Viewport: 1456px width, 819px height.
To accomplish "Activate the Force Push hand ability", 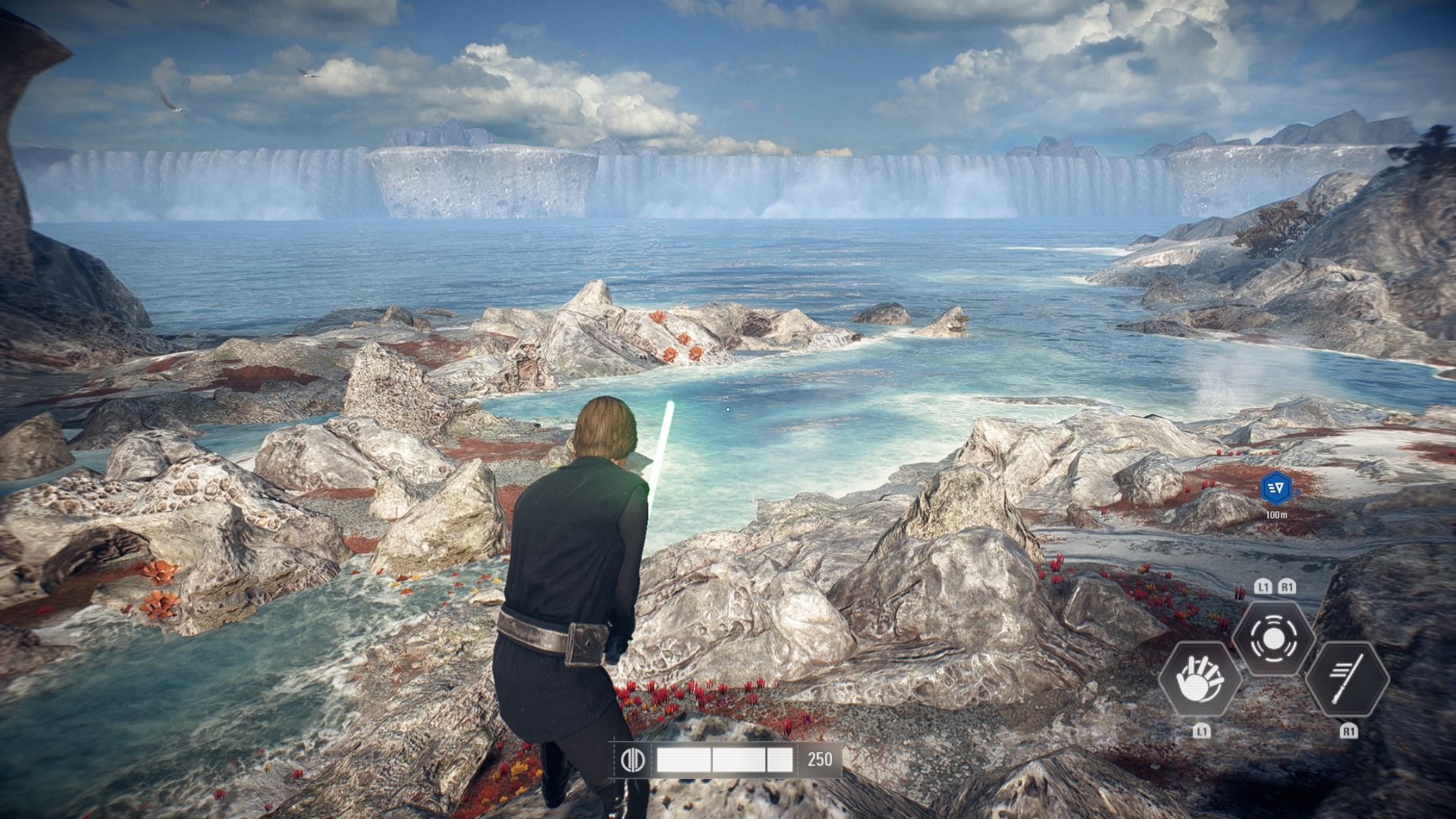I will coord(1200,679).
